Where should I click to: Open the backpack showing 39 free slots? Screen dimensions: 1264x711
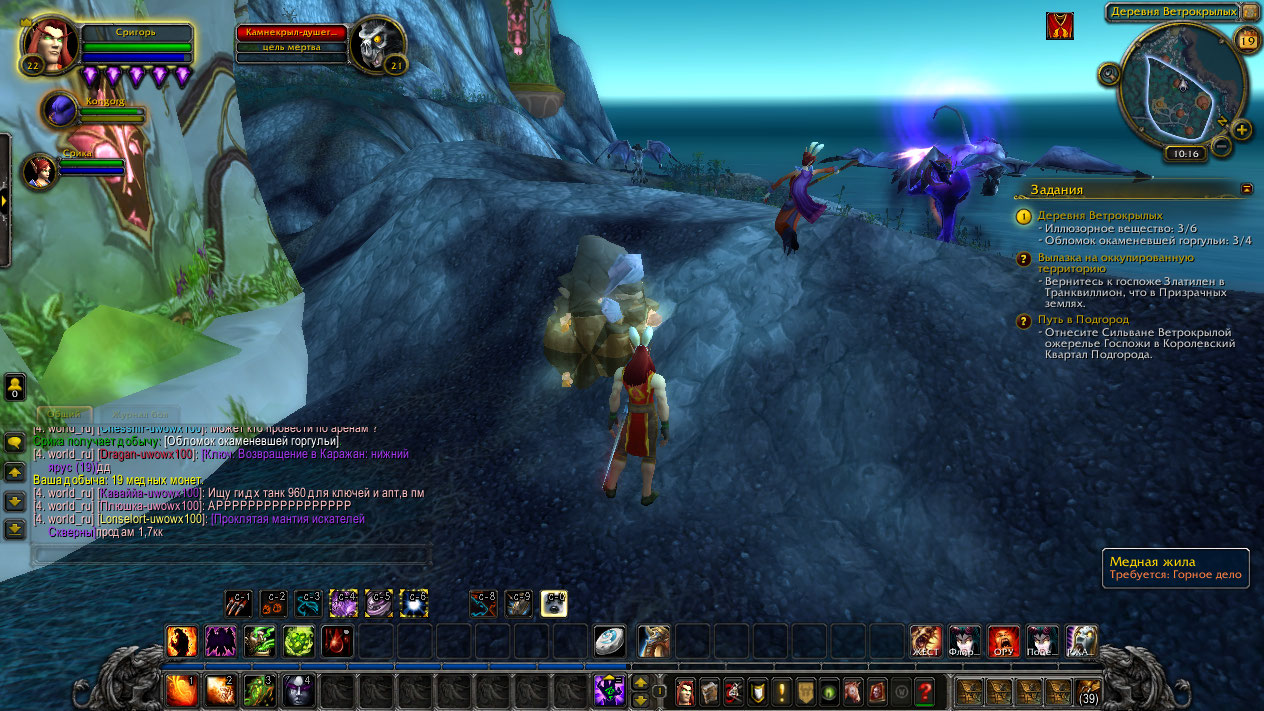pyautogui.click(x=1088, y=691)
